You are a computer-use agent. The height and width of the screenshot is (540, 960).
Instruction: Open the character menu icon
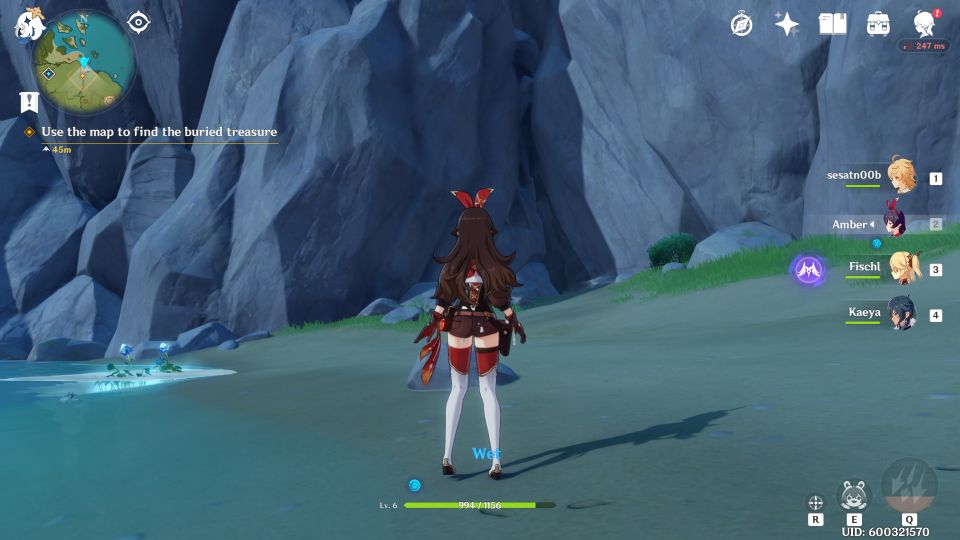tap(924, 24)
